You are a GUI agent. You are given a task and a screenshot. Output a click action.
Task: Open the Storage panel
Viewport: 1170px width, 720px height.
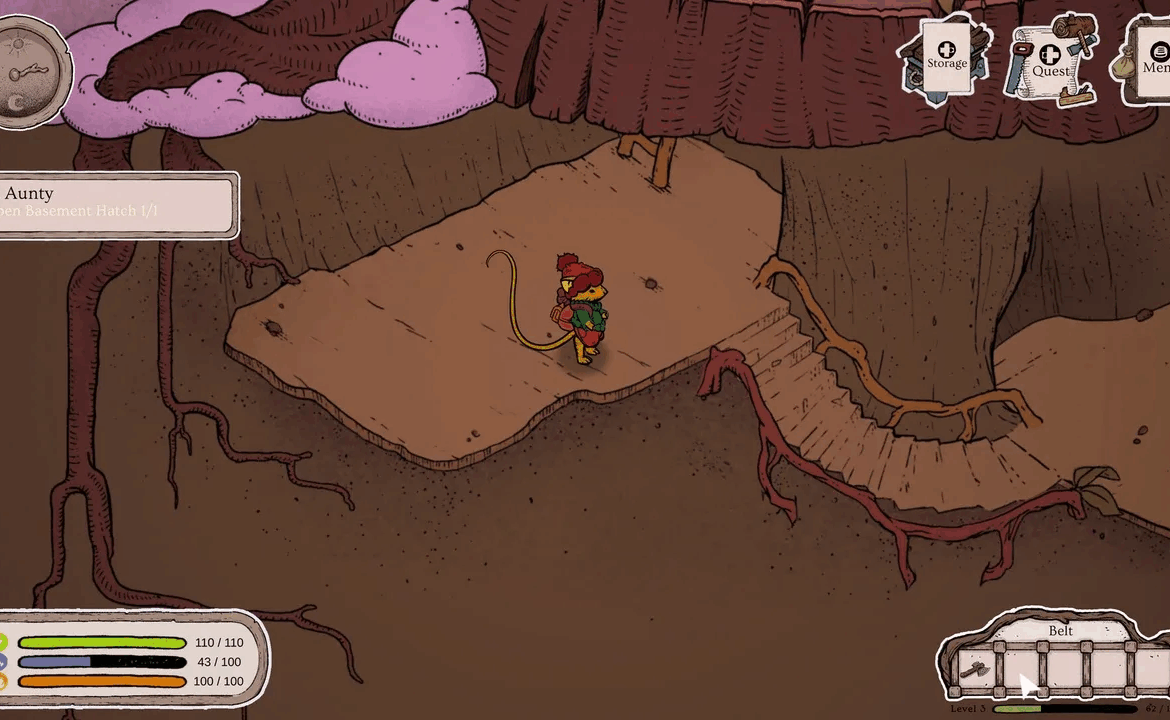point(945,57)
